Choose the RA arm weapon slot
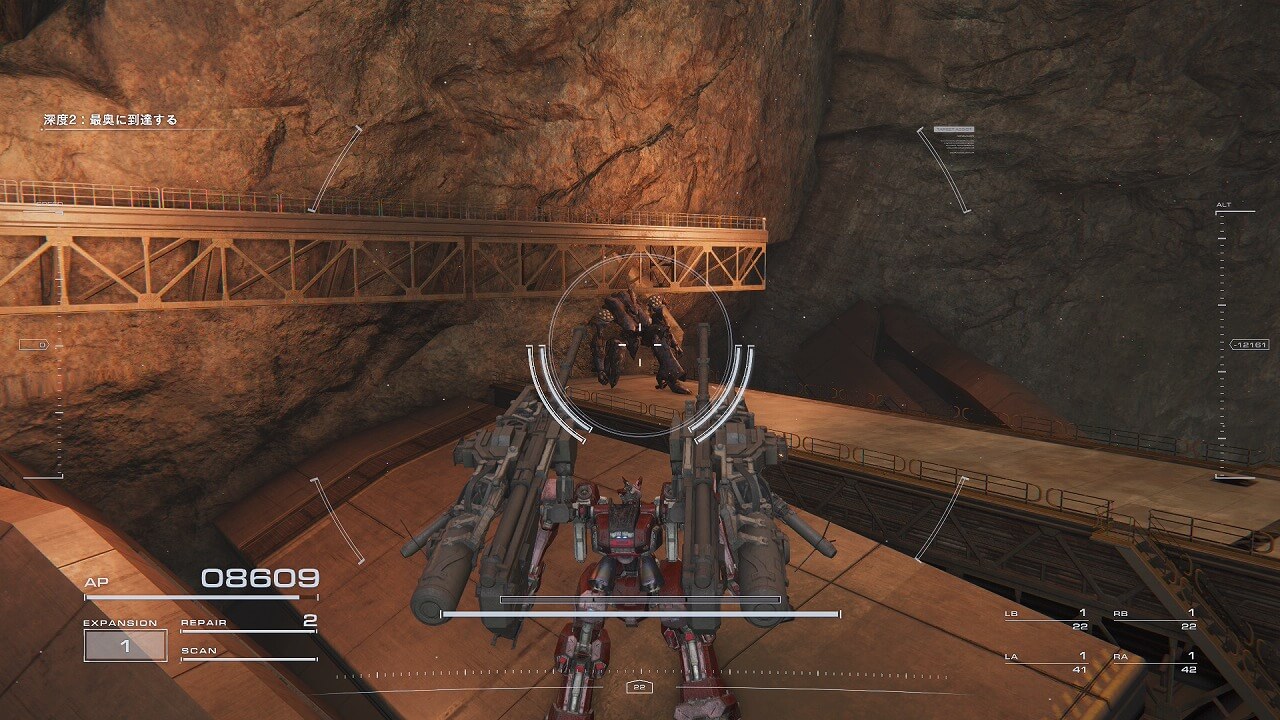The width and height of the screenshot is (1280, 720). [1155, 661]
